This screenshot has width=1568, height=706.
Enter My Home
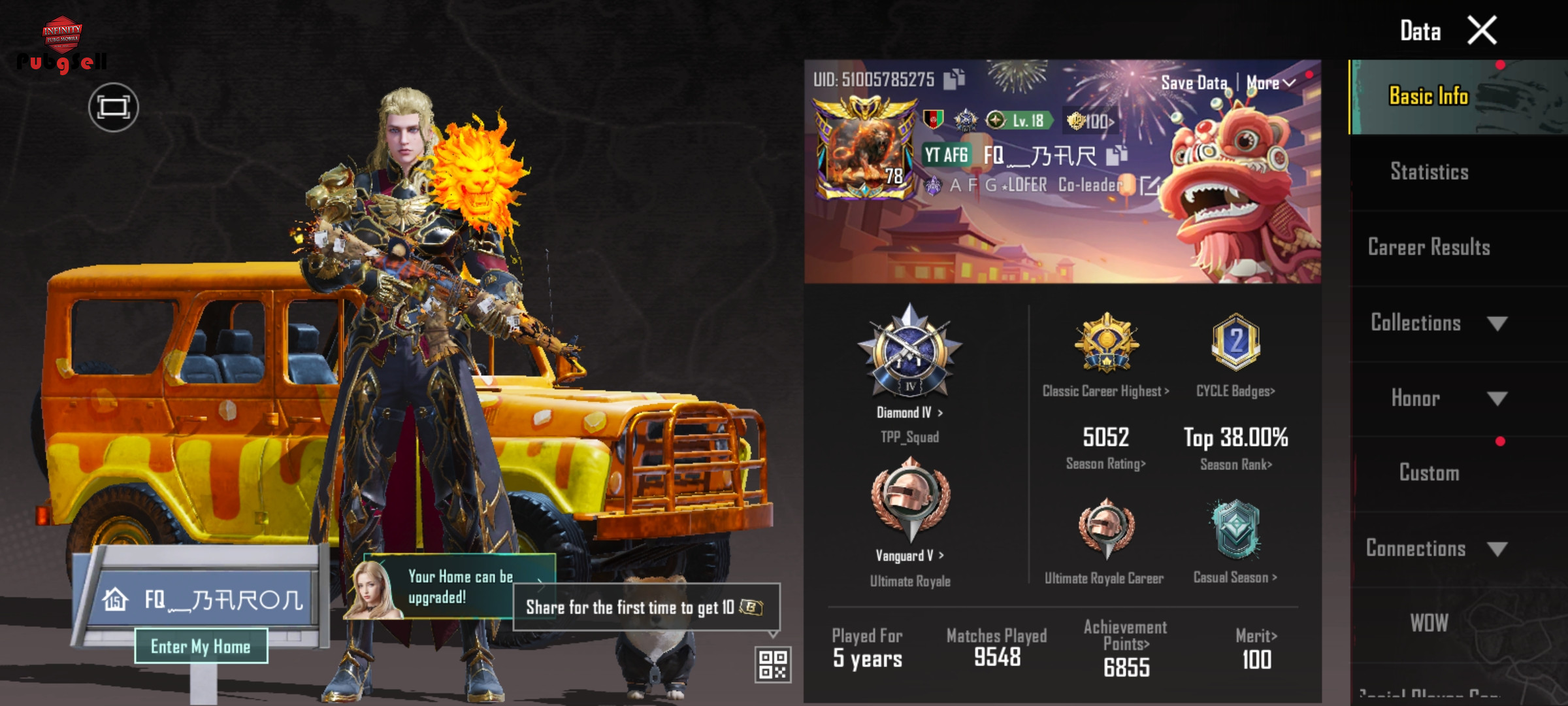201,647
